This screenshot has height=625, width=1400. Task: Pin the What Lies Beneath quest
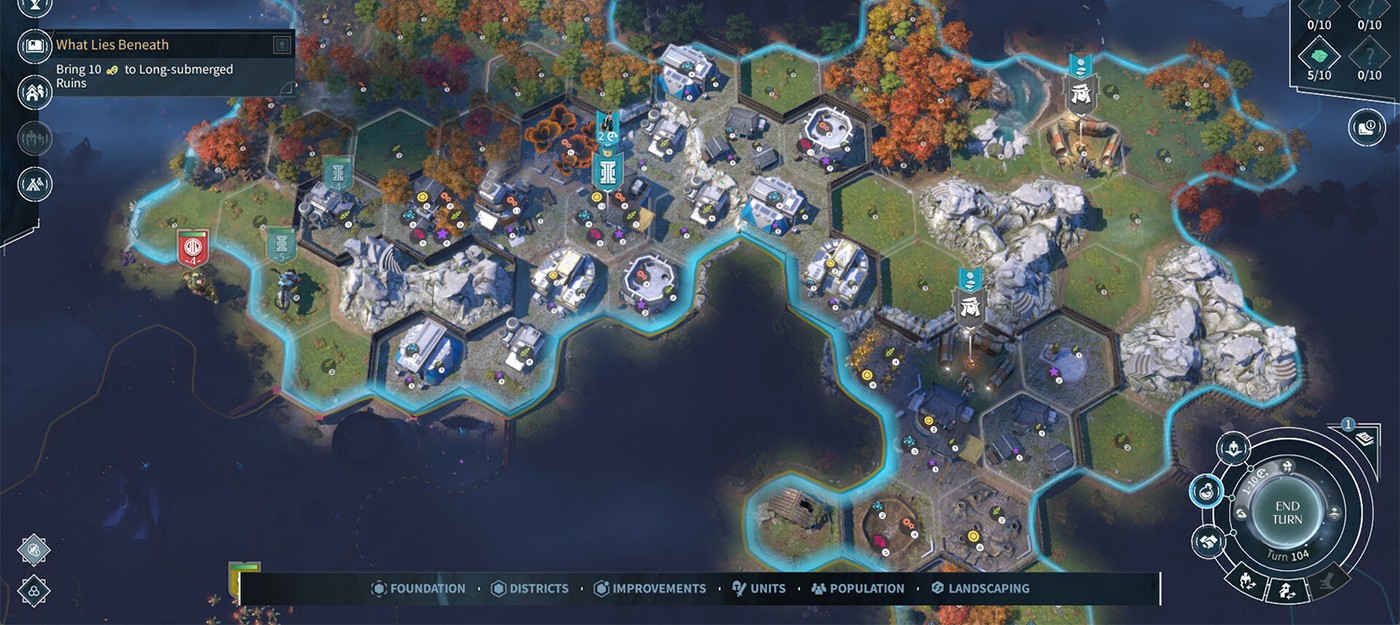pos(282,45)
